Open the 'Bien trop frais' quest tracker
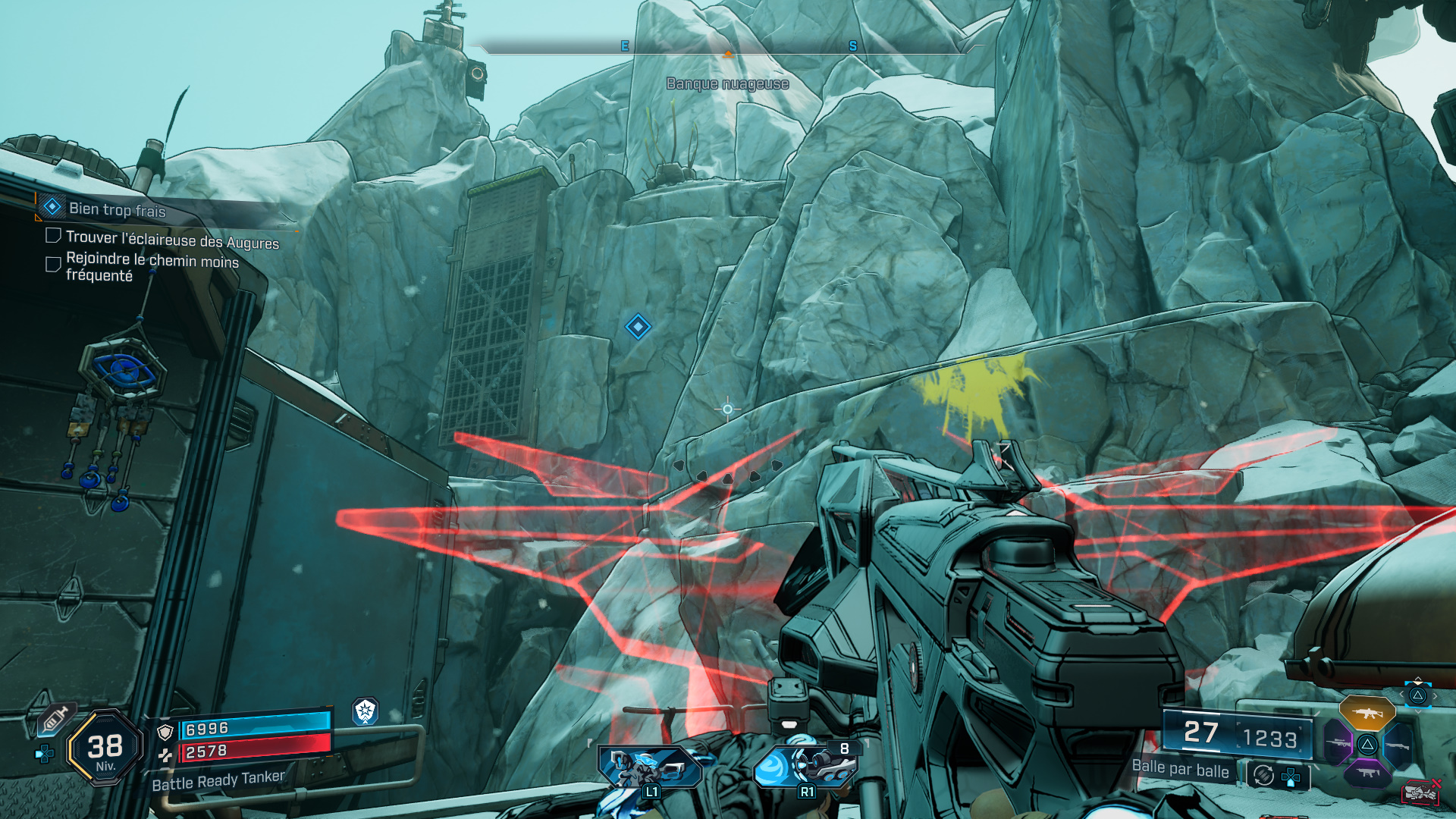Screen dimensions: 1456x819 click(x=117, y=209)
